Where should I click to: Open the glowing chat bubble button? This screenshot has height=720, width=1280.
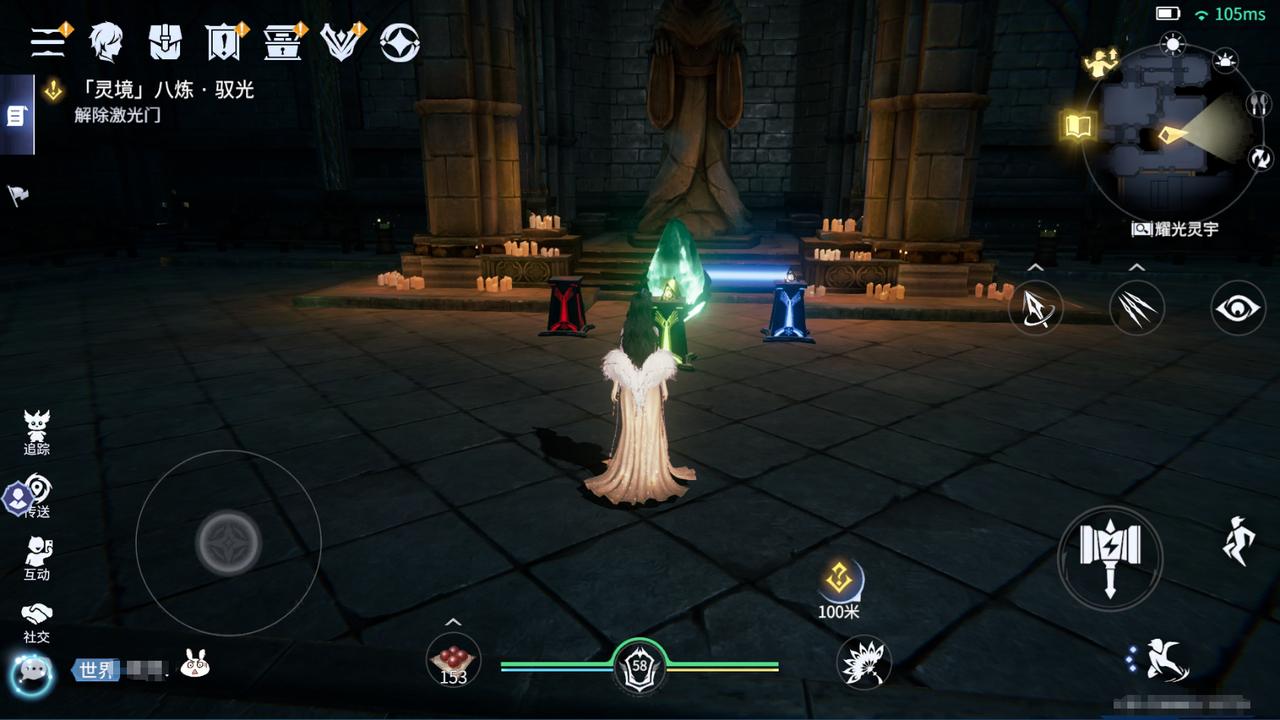(32, 672)
